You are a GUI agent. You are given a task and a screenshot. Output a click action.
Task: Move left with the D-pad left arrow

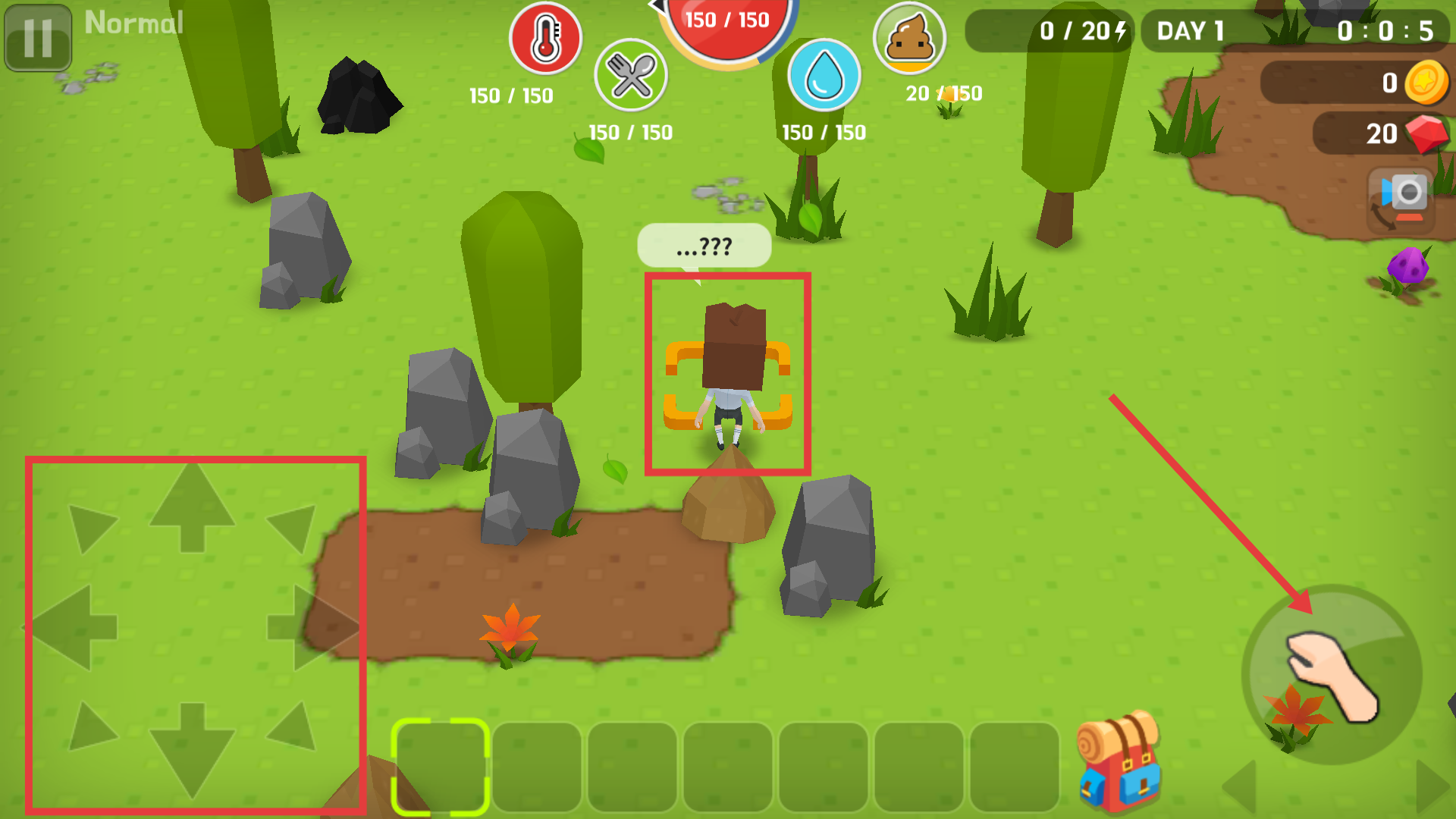[x=72, y=627]
